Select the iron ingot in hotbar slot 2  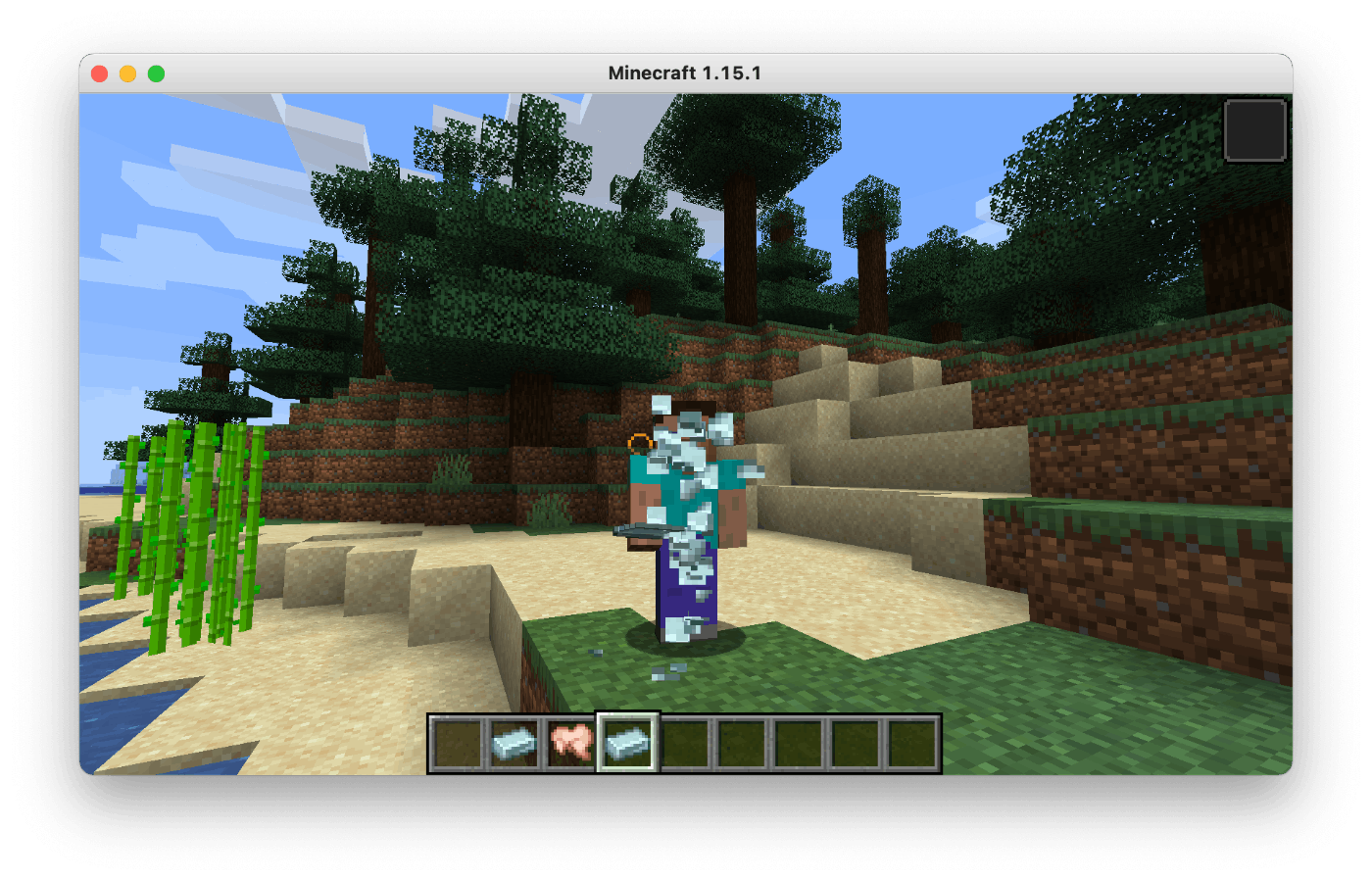[514, 742]
